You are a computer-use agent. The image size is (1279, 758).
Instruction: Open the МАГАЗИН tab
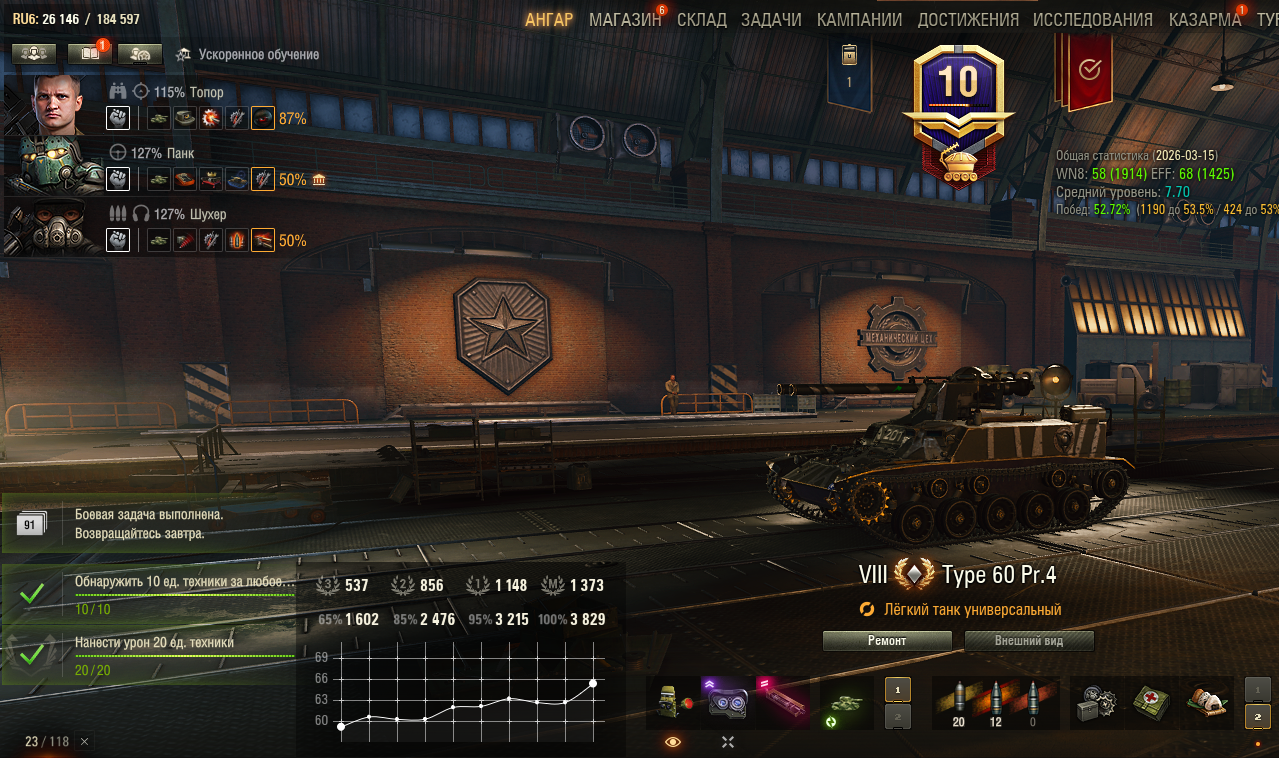click(x=625, y=20)
